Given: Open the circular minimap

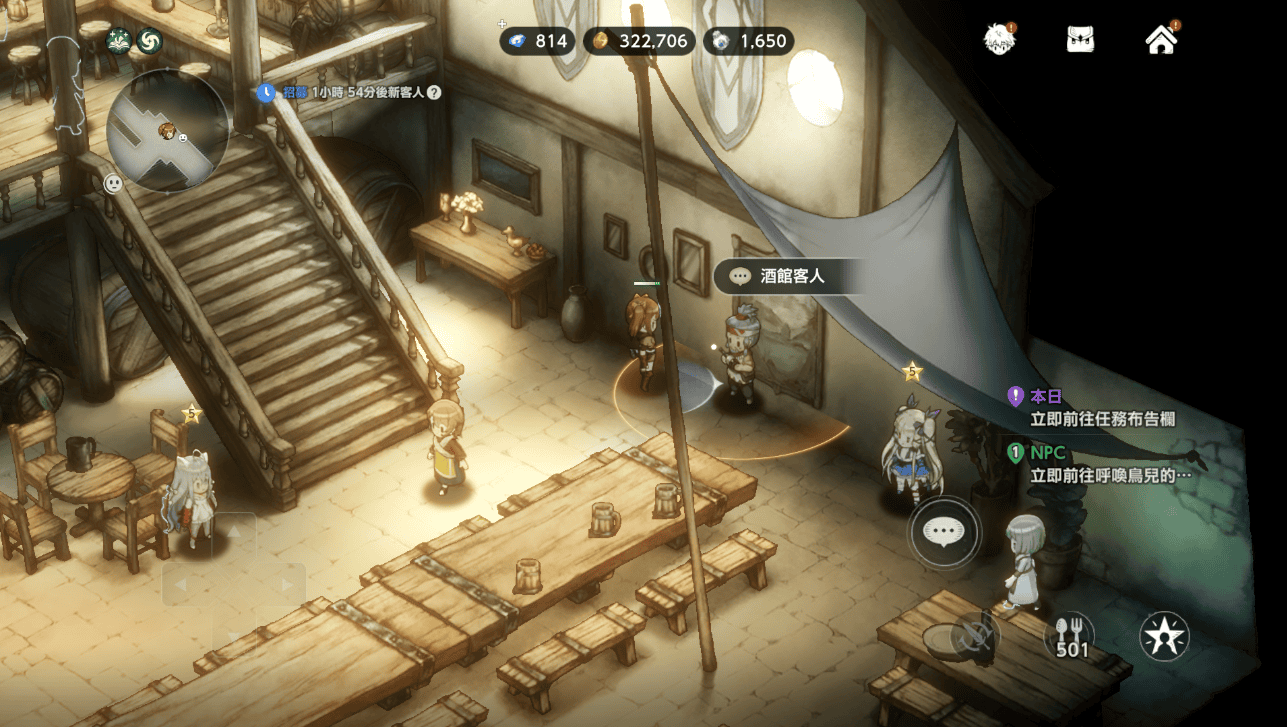Looking at the screenshot, I should tap(168, 130).
